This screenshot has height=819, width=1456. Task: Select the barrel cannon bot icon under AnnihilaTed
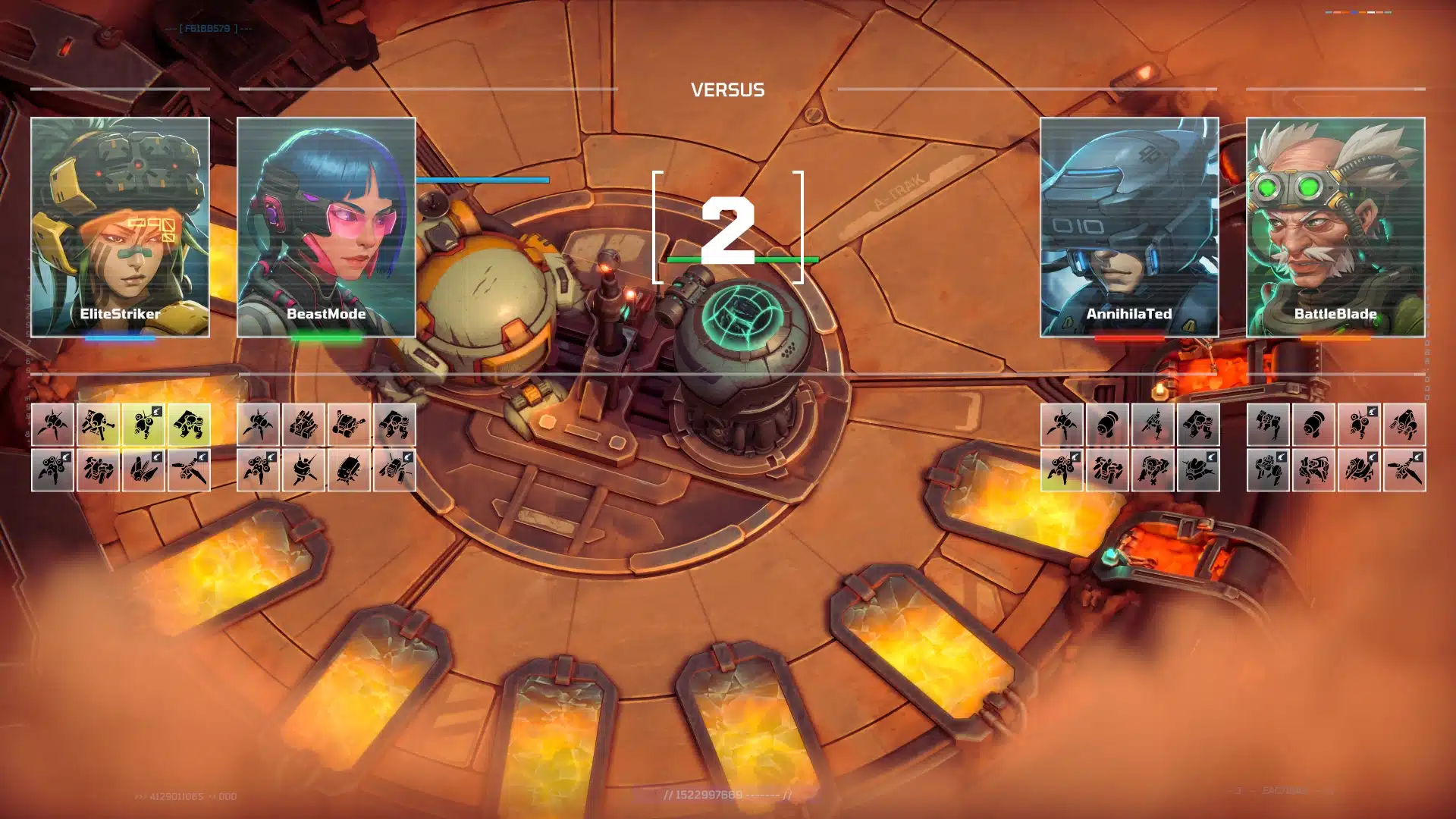point(1109,425)
